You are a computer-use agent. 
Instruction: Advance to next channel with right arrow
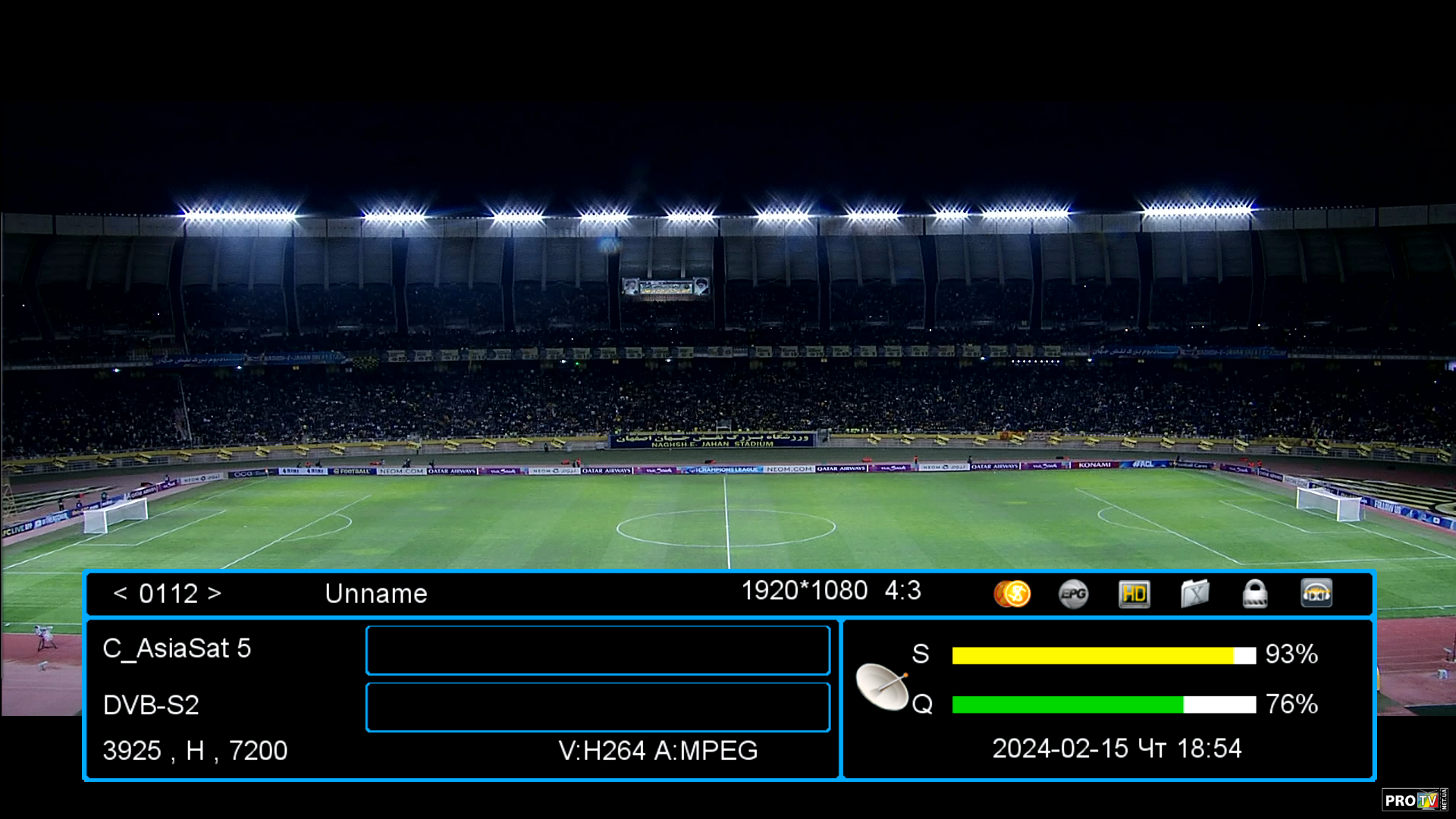coord(215,593)
